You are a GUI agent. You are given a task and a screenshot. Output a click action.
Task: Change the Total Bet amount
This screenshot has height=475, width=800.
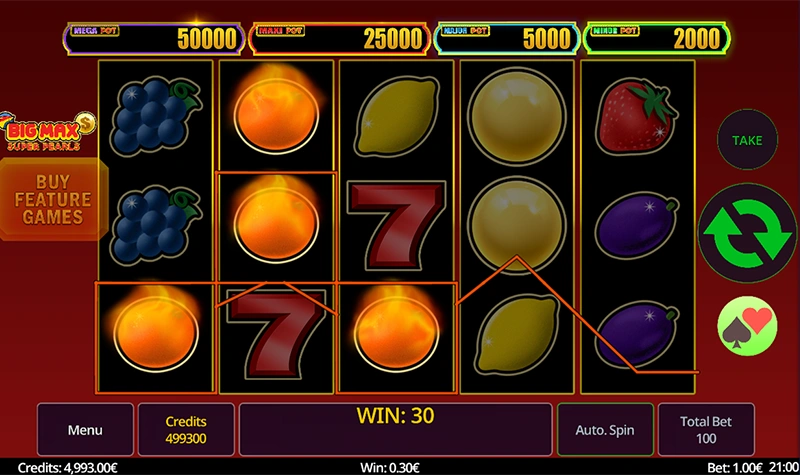click(x=707, y=430)
